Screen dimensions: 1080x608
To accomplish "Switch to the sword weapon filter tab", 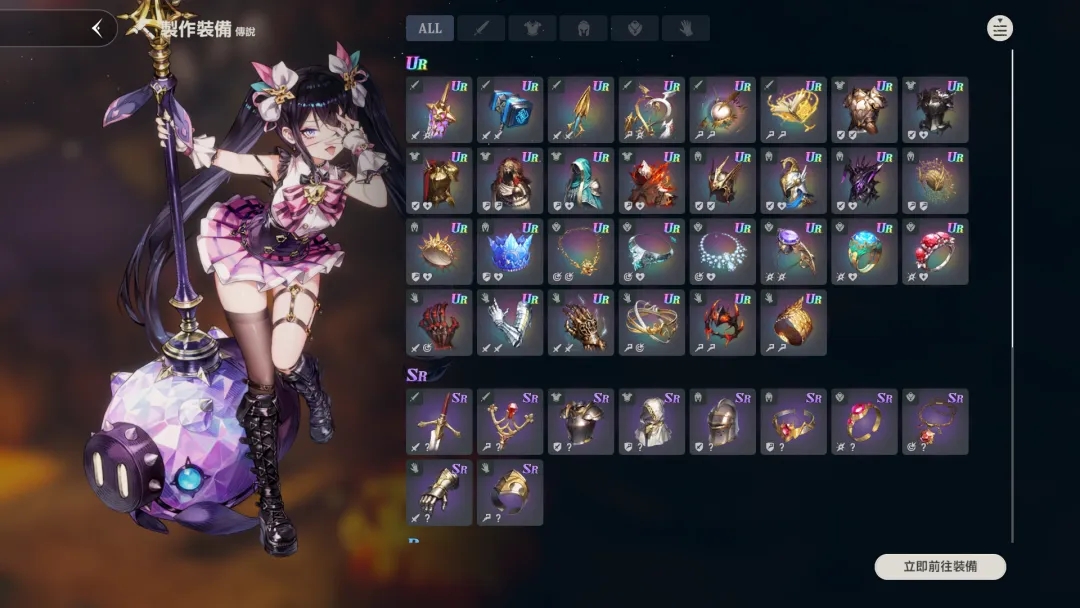I will 481,28.
